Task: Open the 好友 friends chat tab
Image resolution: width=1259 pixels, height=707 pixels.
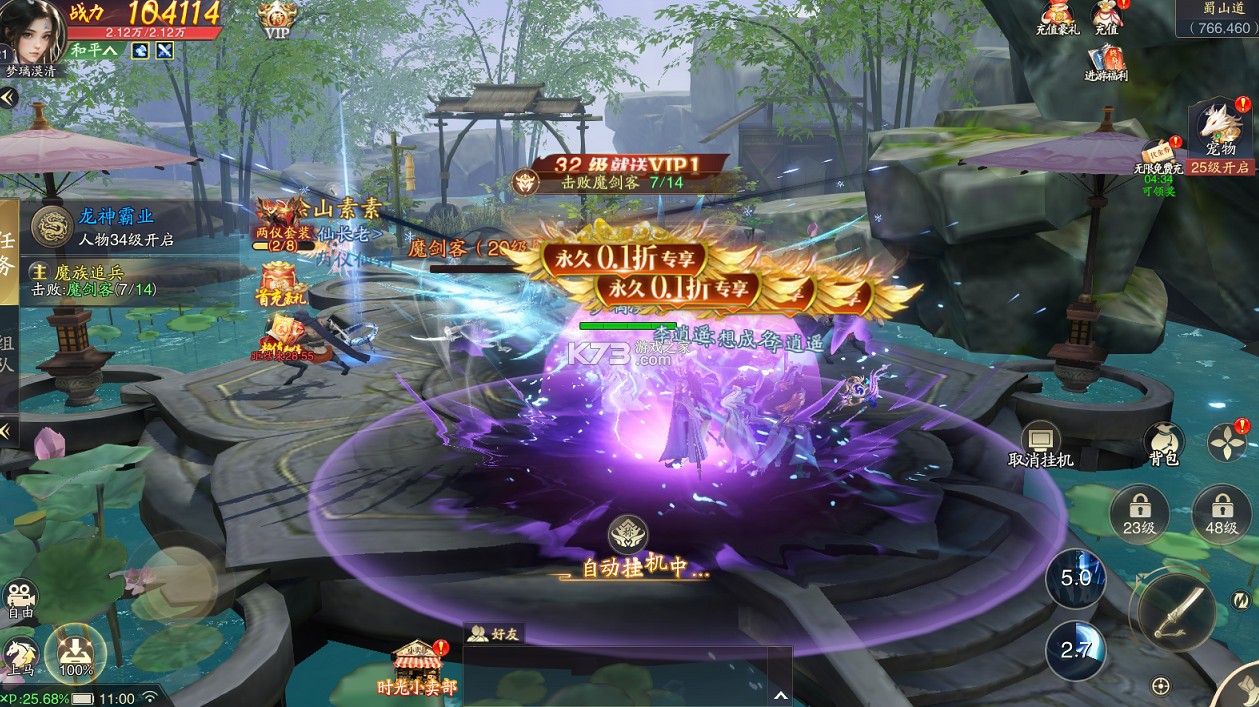Action: [x=495, y=633]
